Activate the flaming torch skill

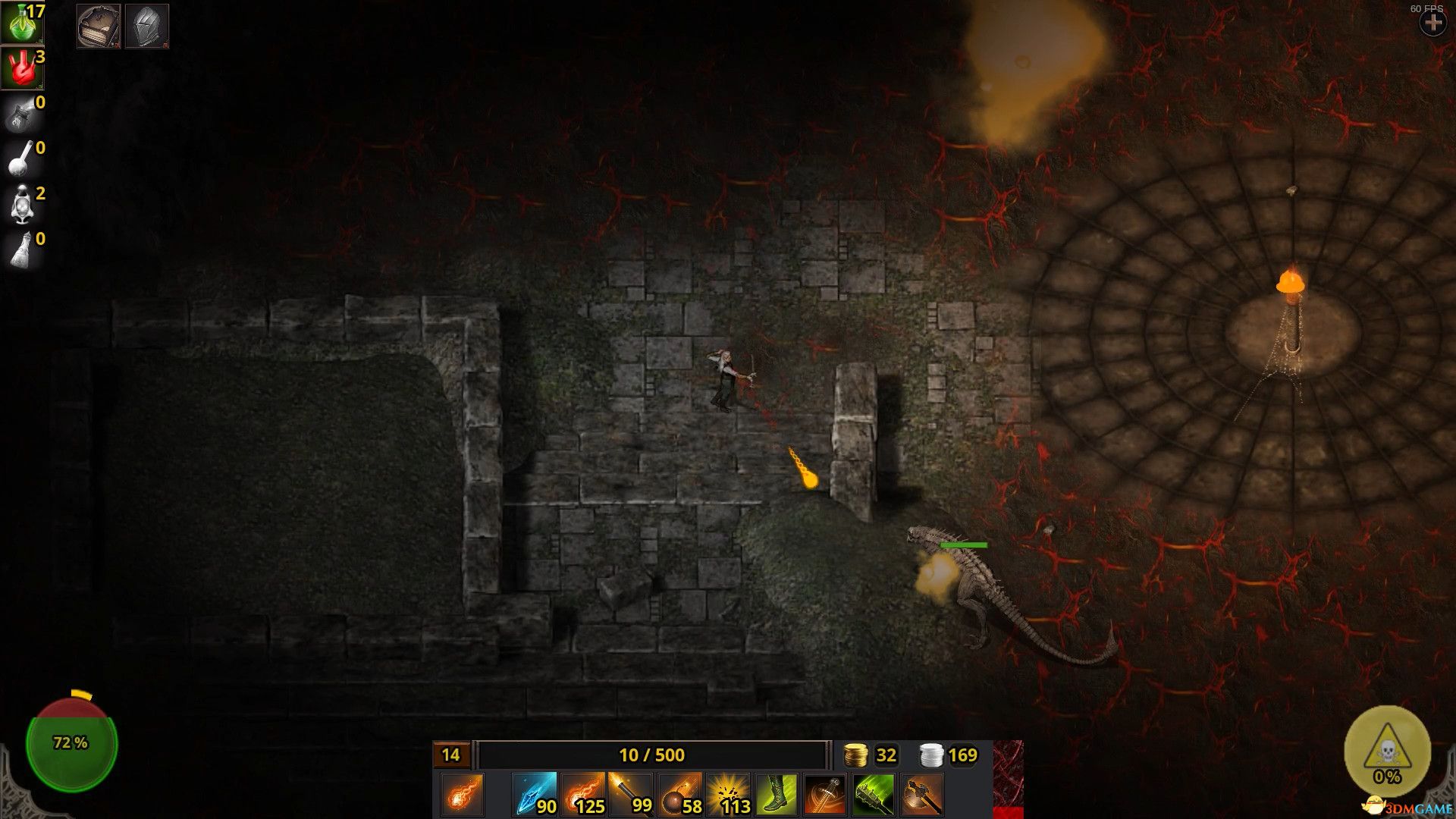(x=631, y=794)
